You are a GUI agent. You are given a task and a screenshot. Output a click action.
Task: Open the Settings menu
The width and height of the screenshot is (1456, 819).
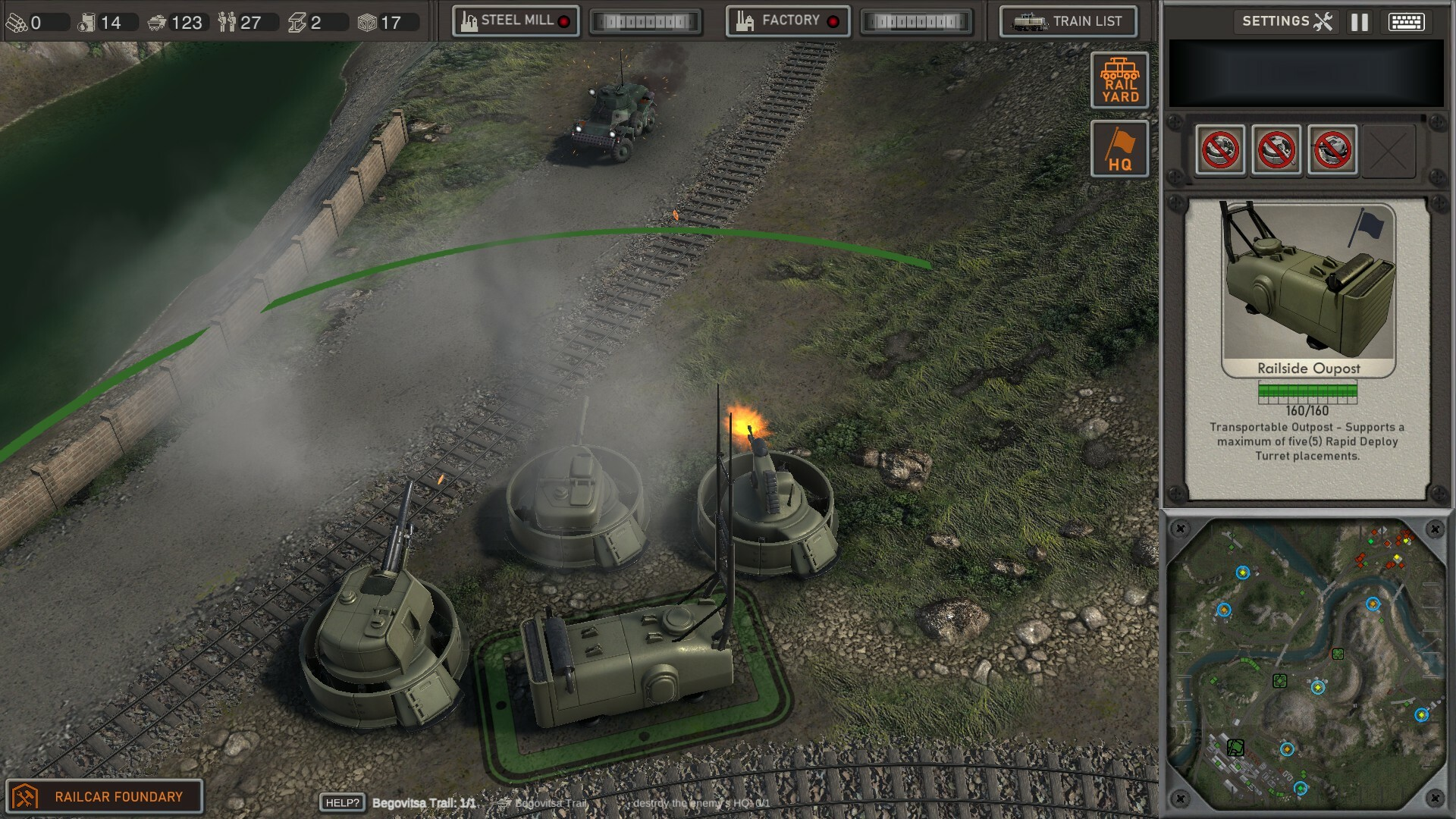(x=1287, y=21)
